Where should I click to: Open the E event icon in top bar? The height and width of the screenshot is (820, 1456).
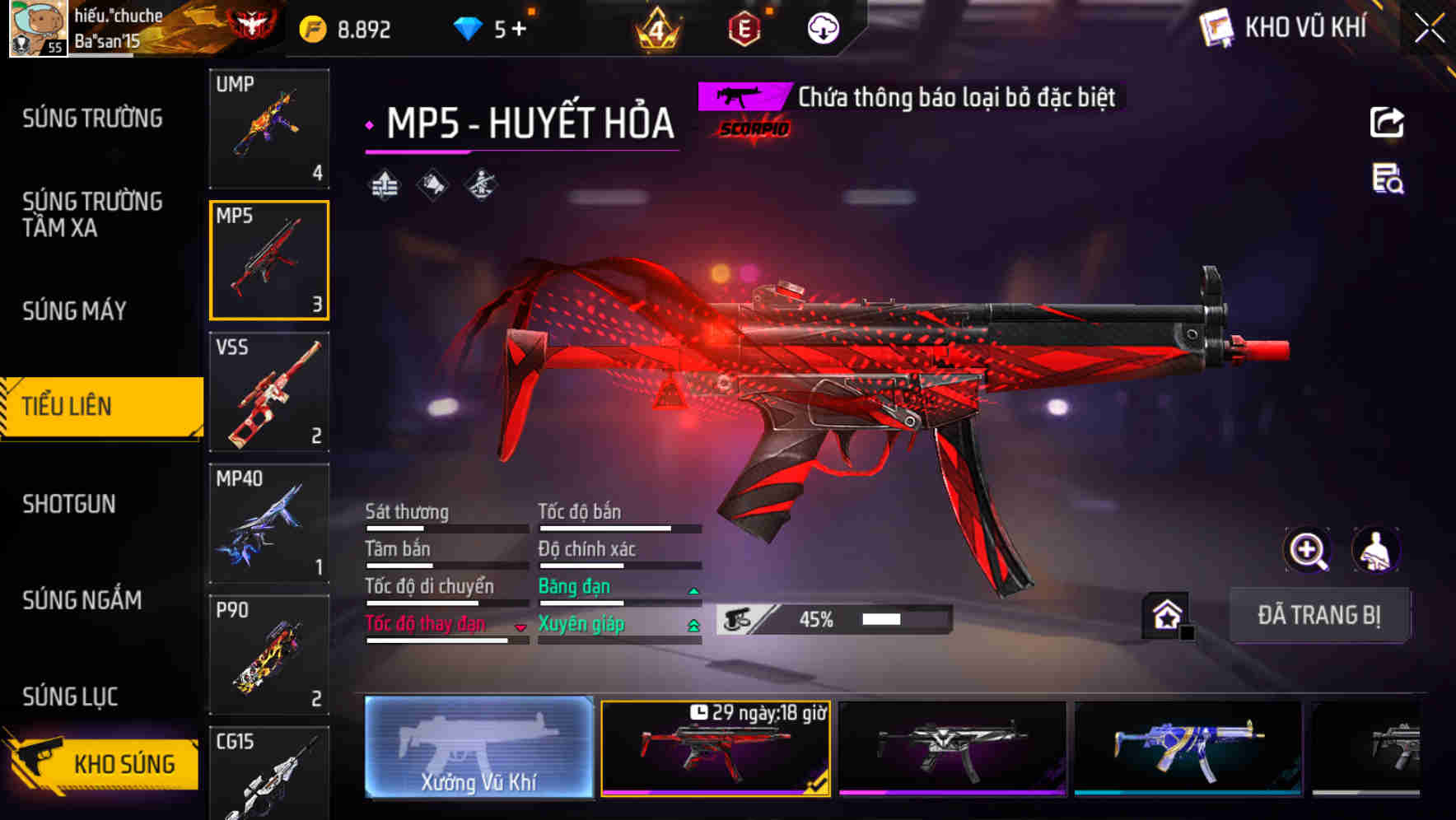745,27
